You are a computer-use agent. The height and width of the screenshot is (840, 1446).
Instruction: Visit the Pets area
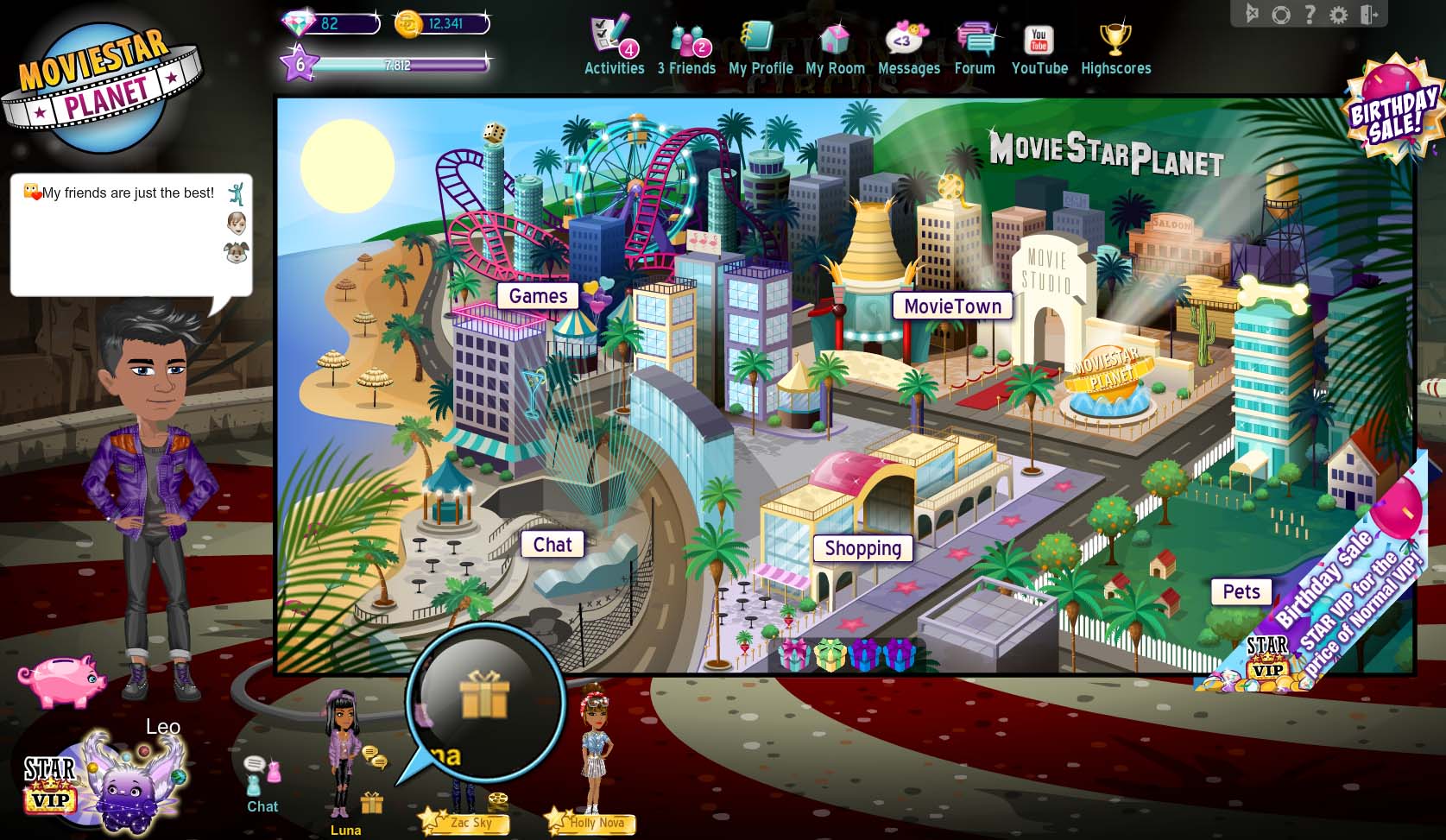point(1241,591)
